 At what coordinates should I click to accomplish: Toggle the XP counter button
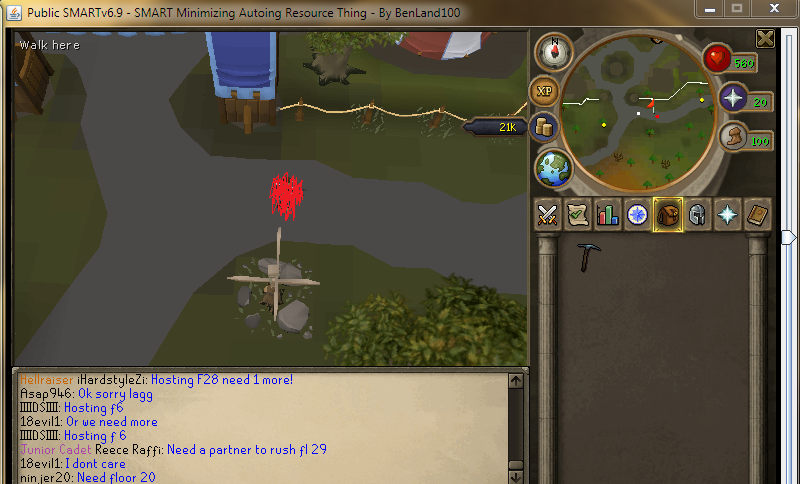545,91
